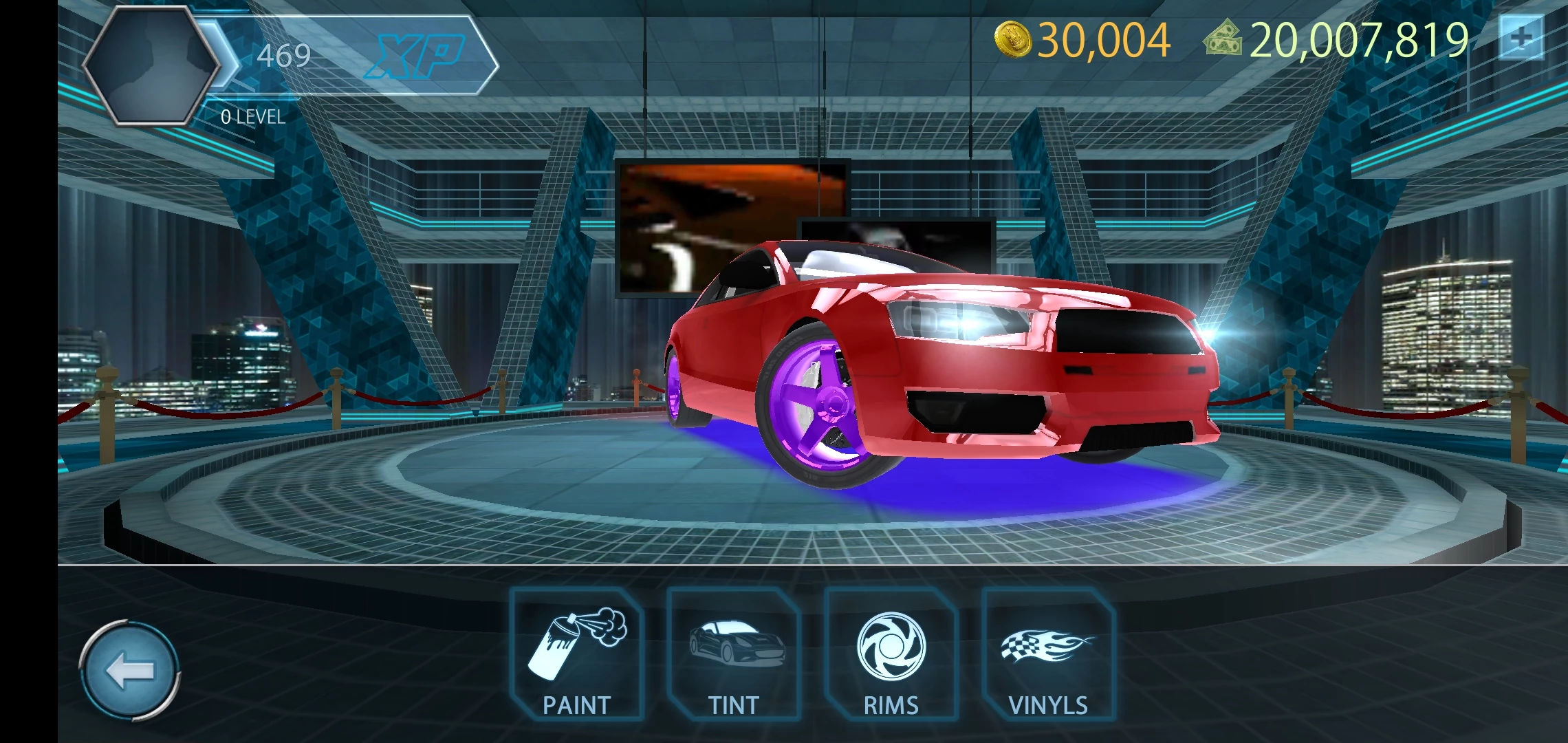This screenshot has height=743, width=1568.
Task: Open the hexagonal player profile avatar
Action: click(151, 65)
